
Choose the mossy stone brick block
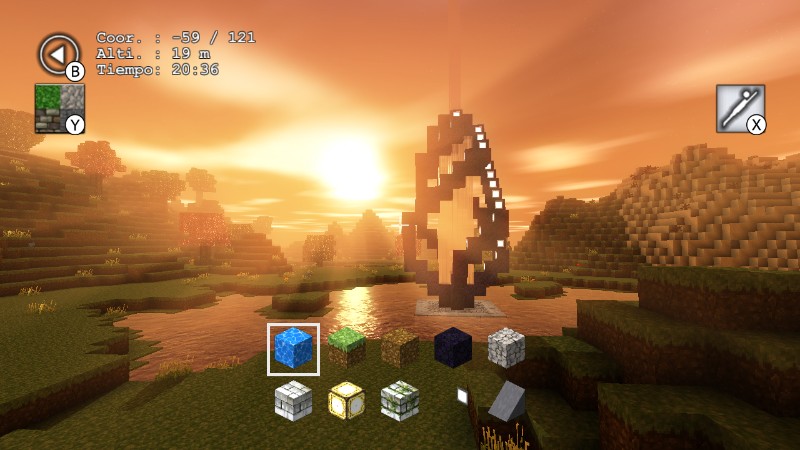coord(399,401)
